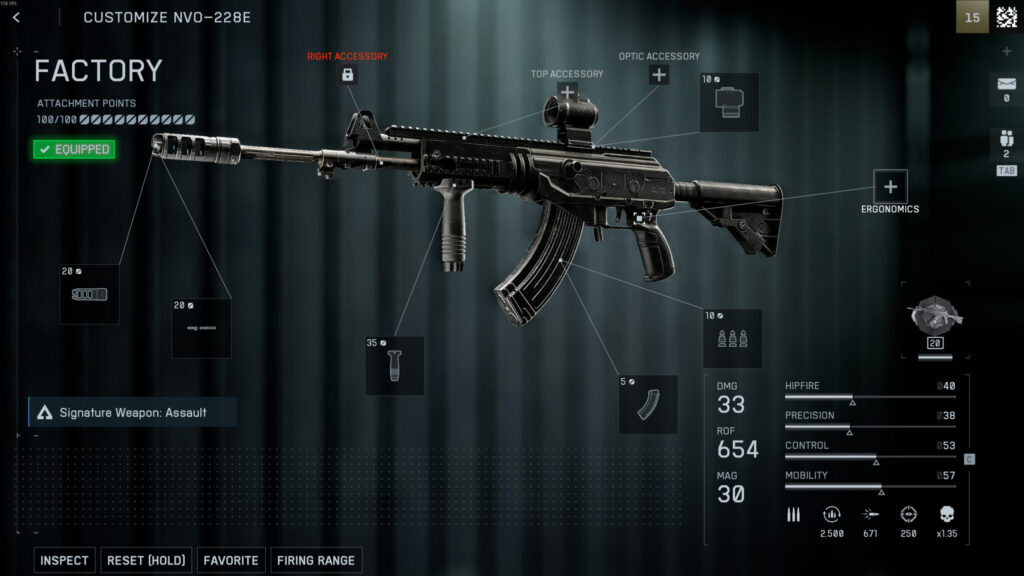Screen dimensions: 1024x576
Task: Open the barrel attachment slot
Action: coord(201,328)
